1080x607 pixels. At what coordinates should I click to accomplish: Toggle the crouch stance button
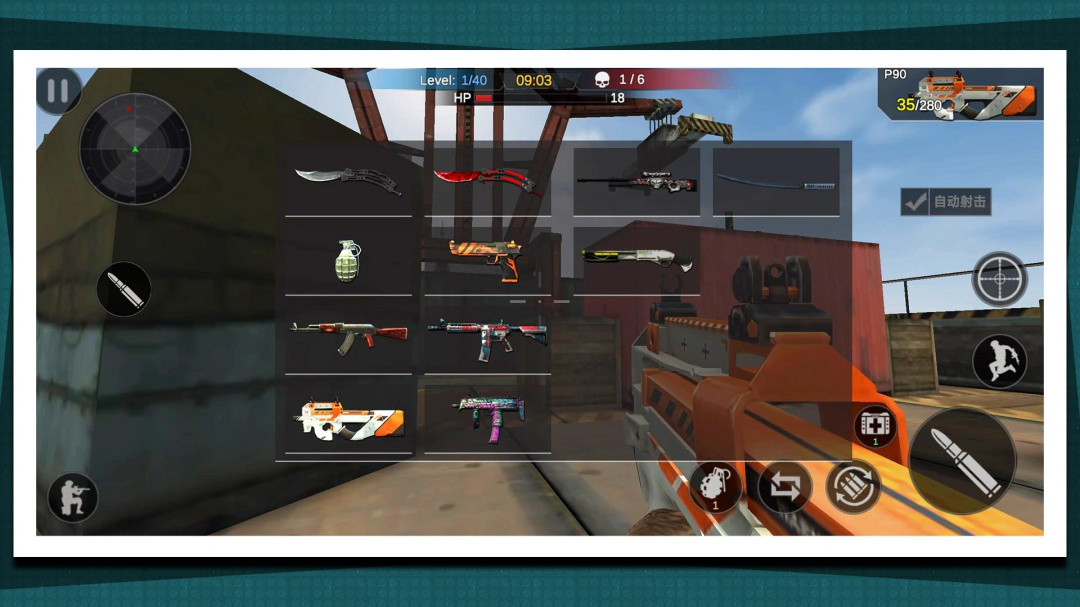[73, 497]
